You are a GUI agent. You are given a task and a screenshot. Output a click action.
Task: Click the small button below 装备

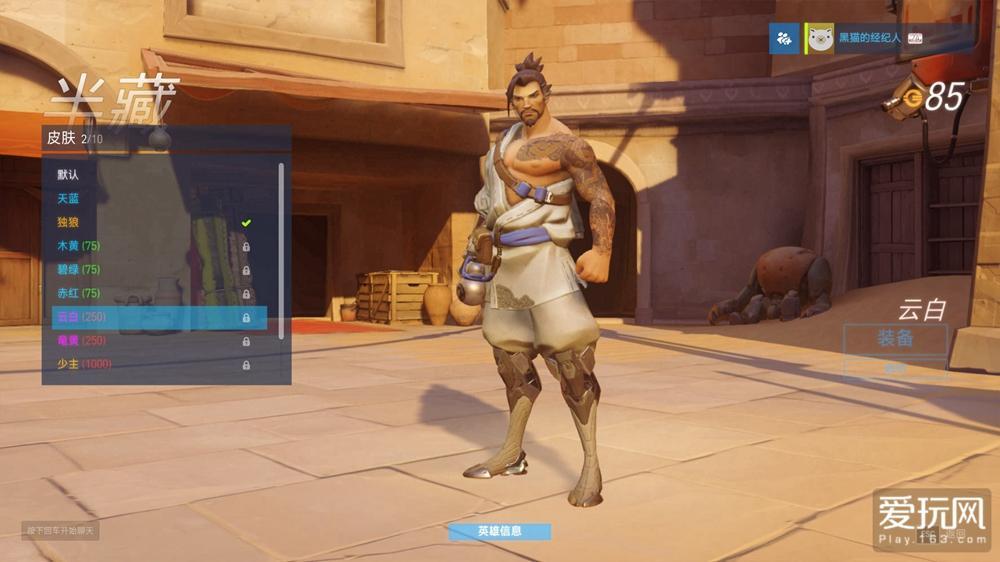[895, 367]
